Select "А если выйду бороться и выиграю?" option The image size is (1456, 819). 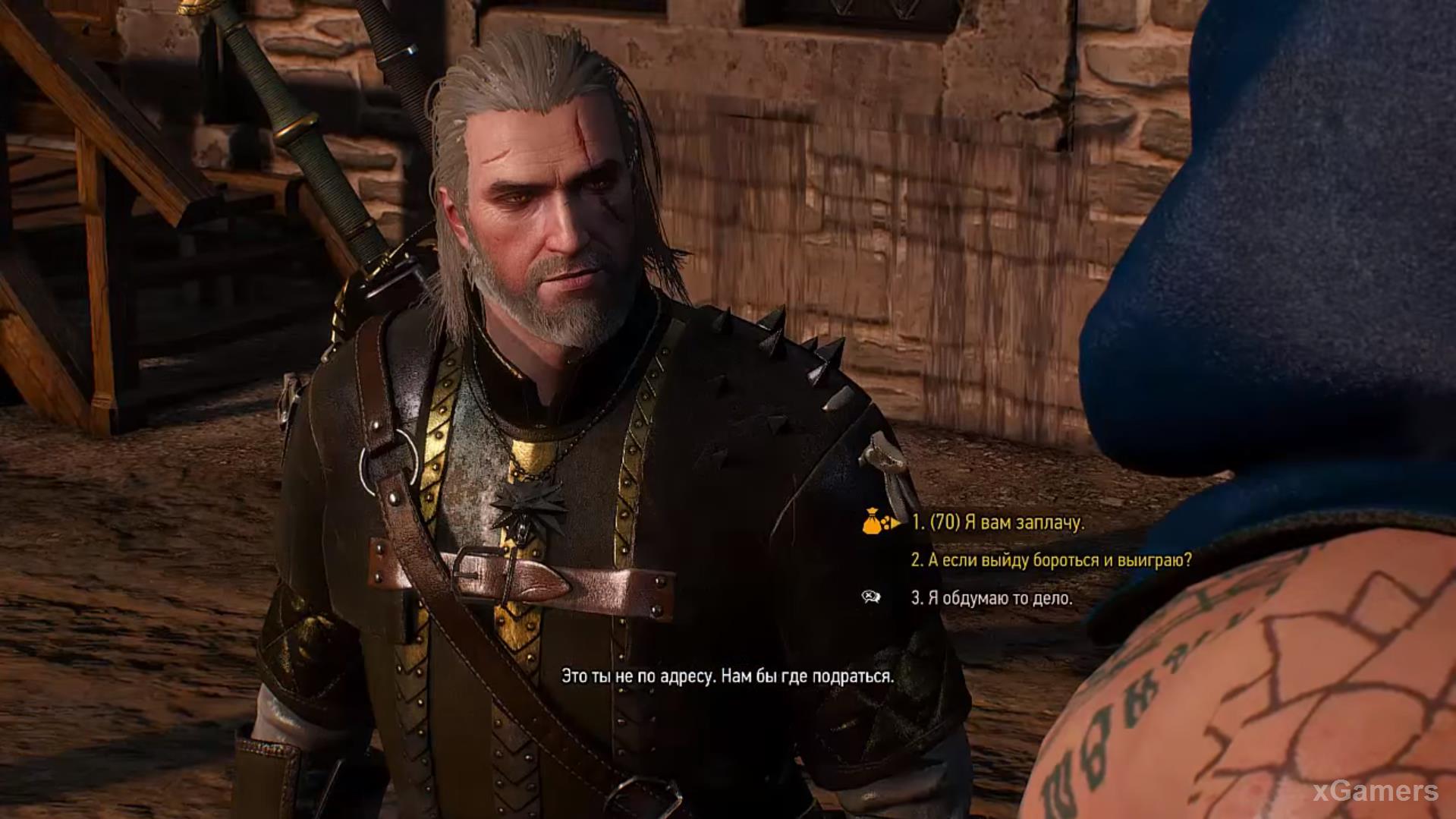point(1051,560)
